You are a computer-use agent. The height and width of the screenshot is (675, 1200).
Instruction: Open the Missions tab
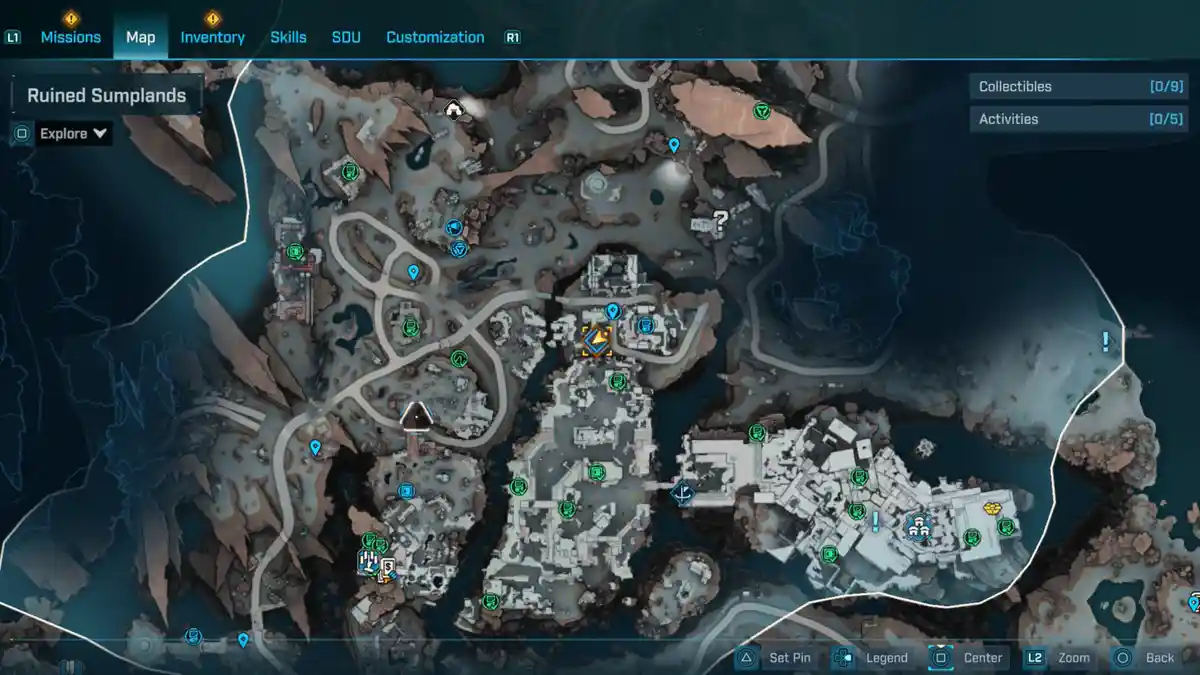pos(70,37)
